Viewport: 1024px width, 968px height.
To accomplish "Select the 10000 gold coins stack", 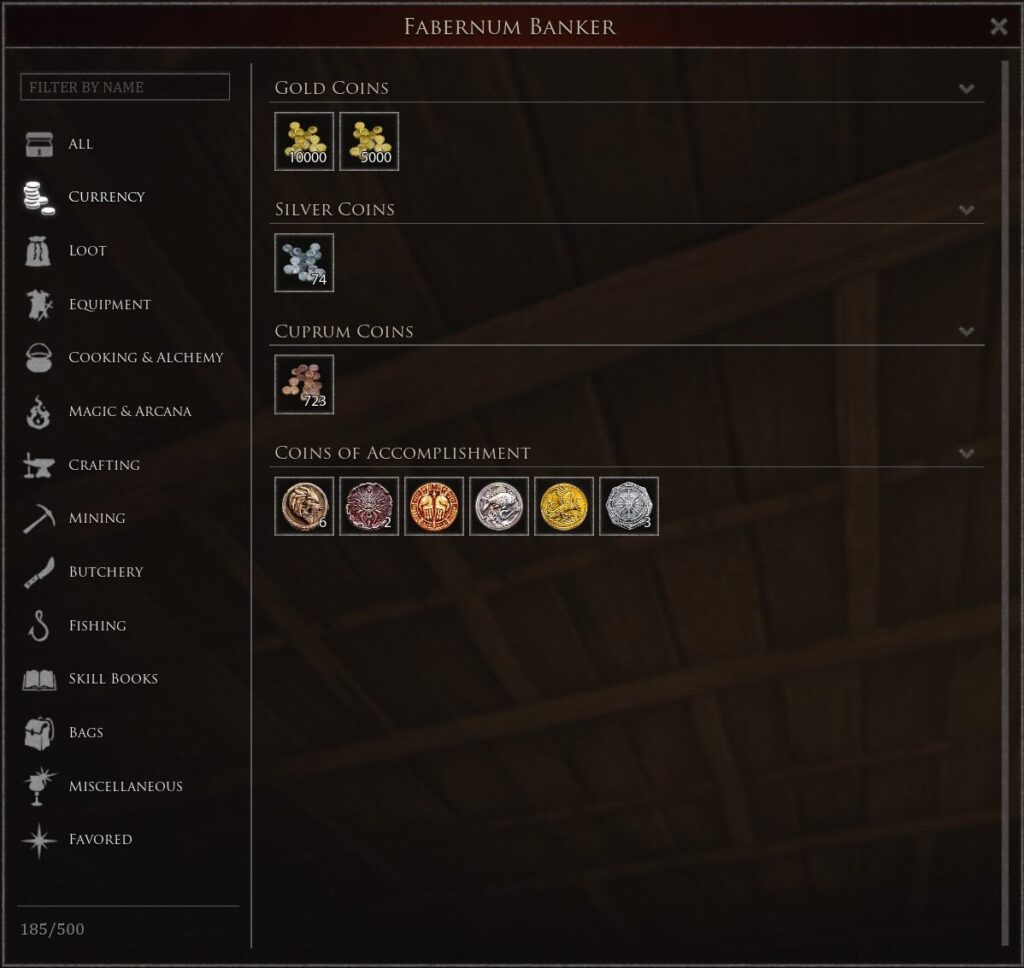I will 304,141.
